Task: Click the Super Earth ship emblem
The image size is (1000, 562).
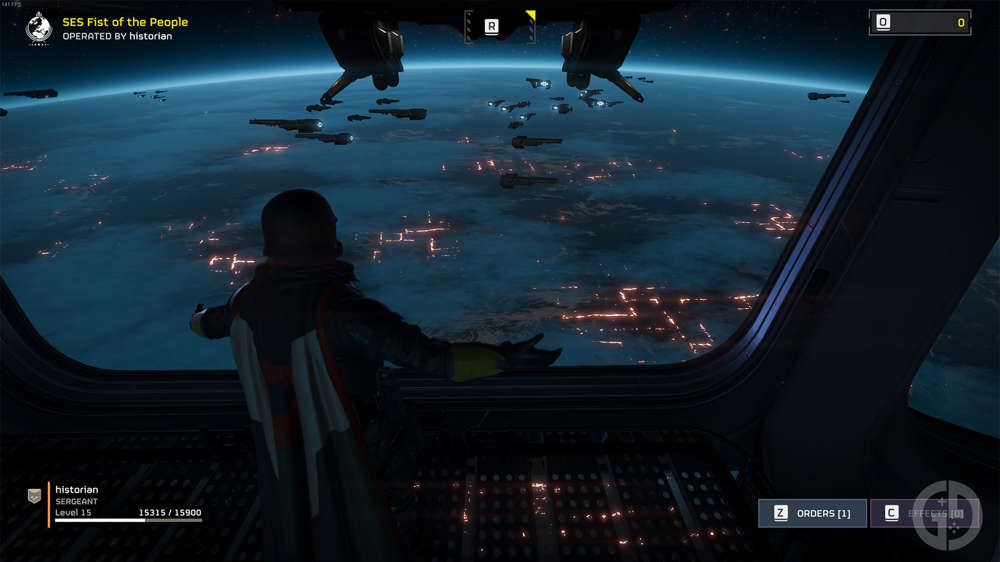Action: [40, 28]
